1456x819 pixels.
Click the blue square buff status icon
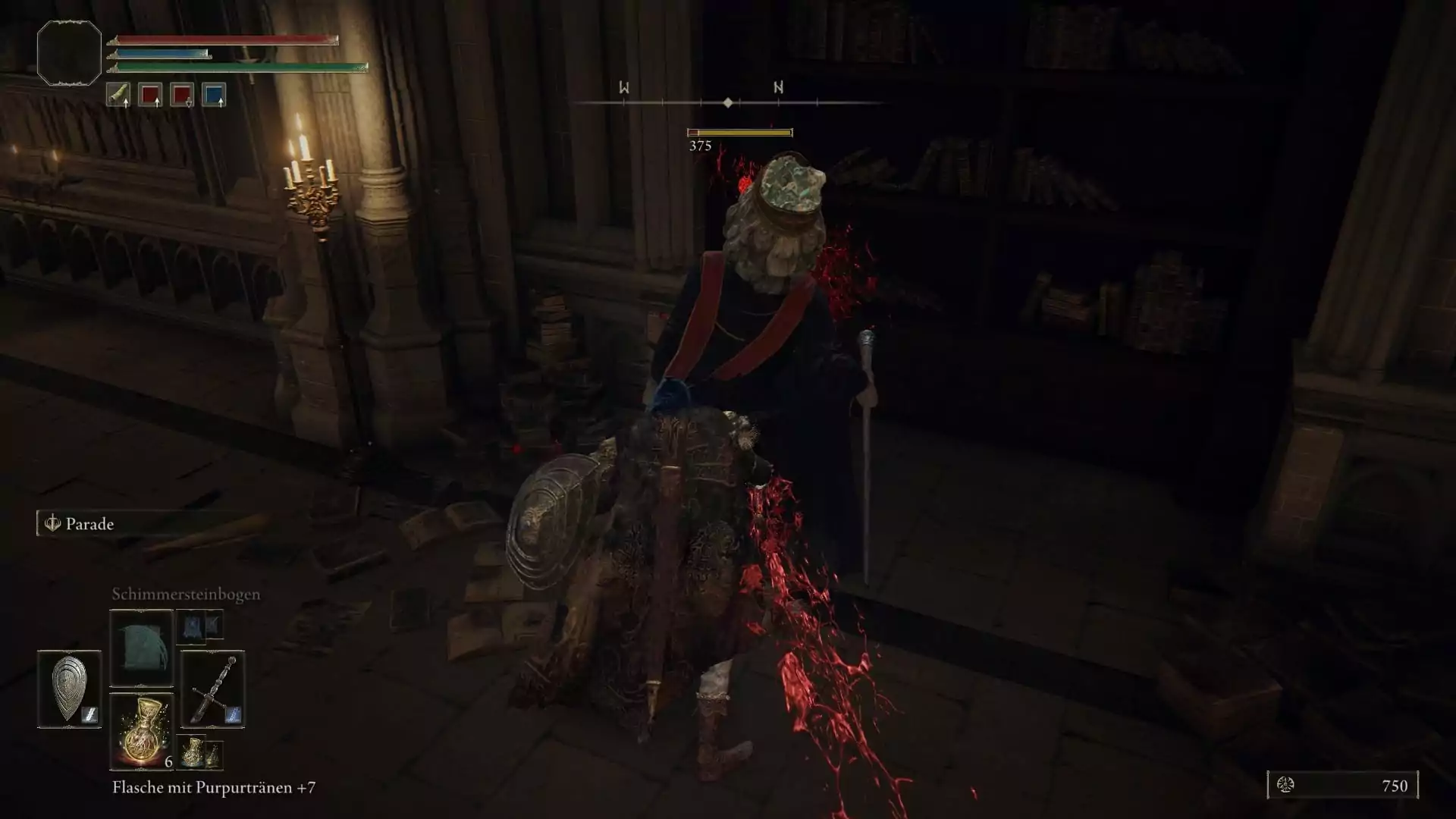(214, 95)
